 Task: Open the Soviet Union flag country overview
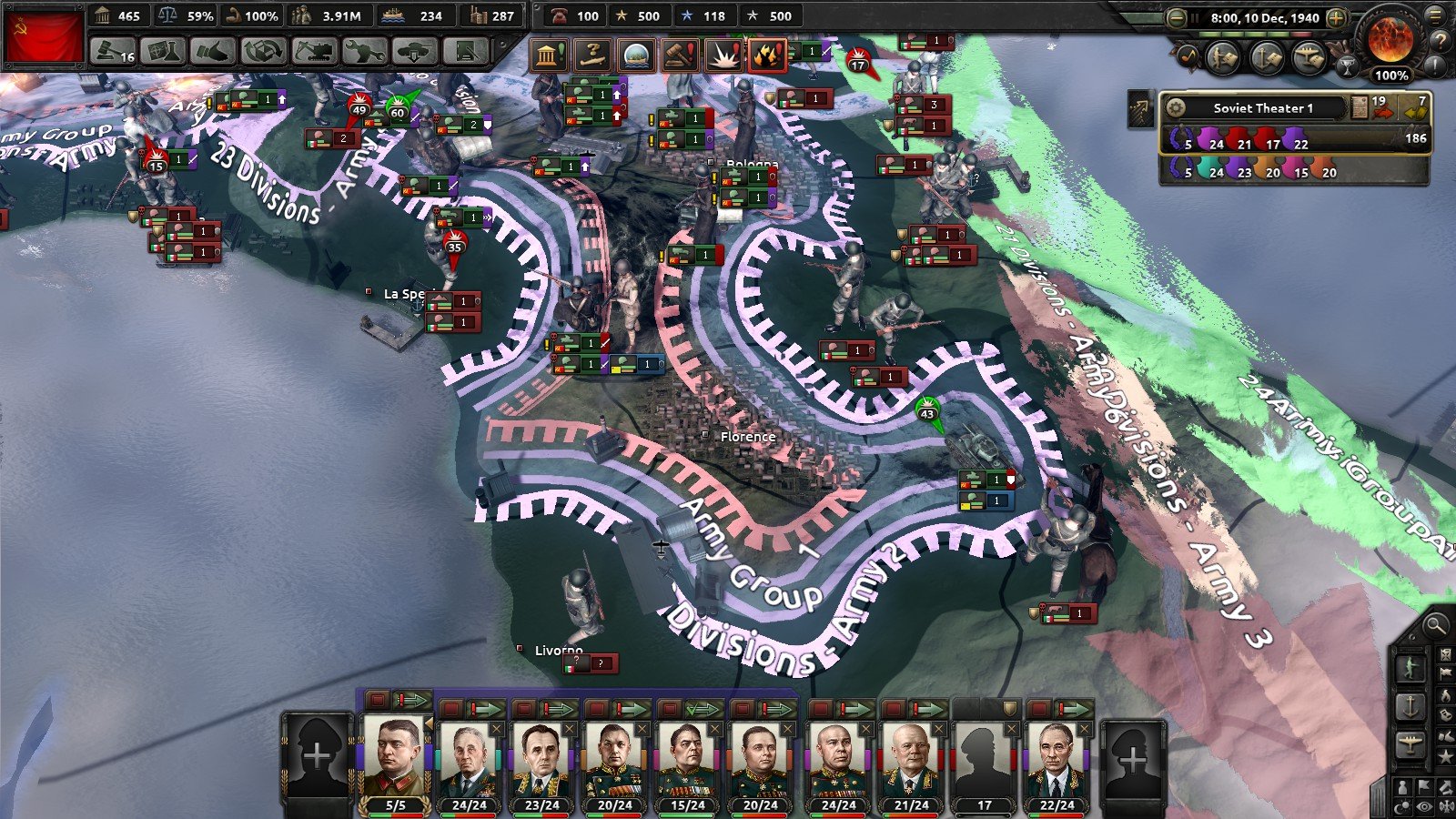pos(43,36)
